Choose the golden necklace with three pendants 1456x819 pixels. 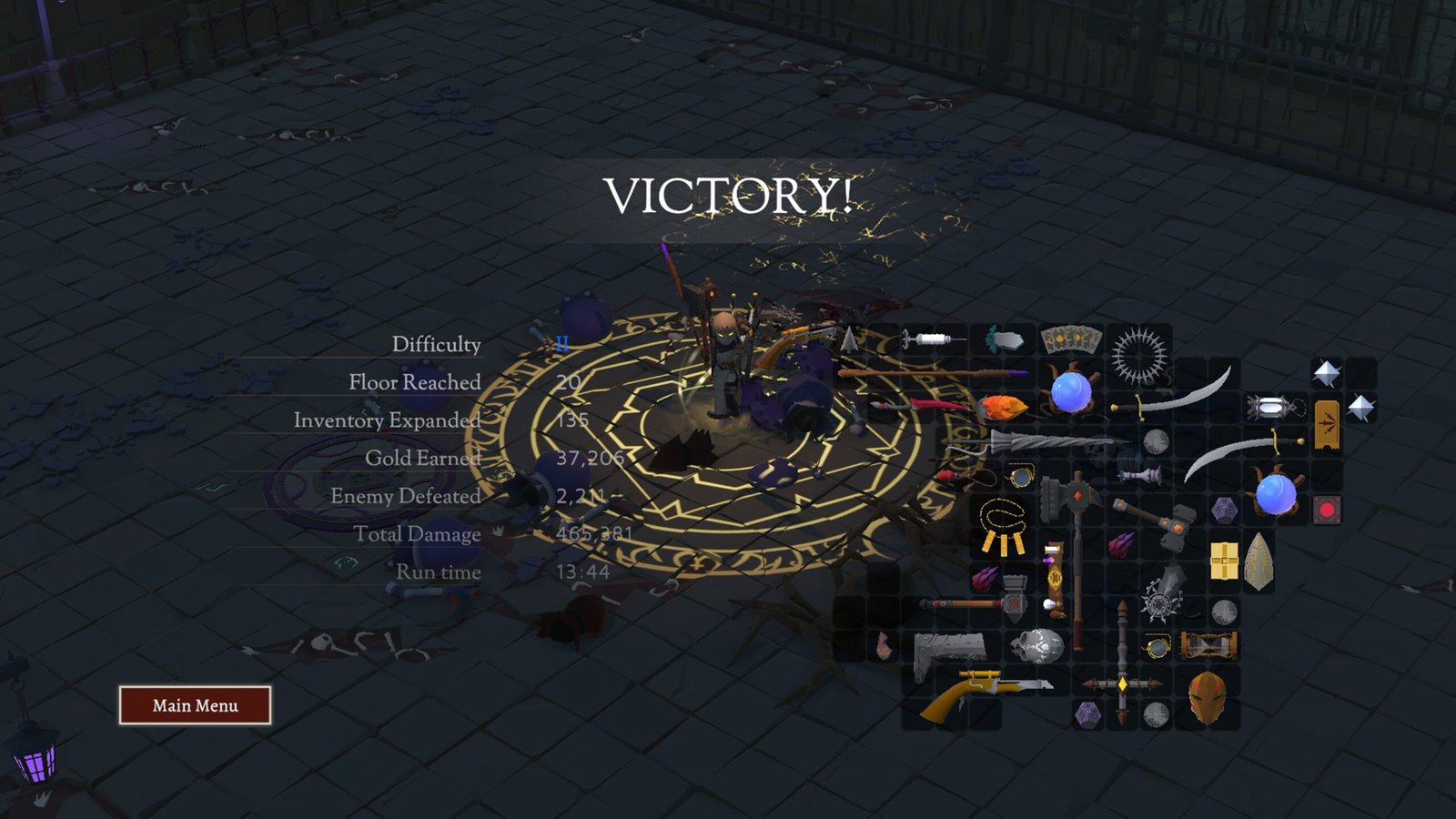(1001, 529)
